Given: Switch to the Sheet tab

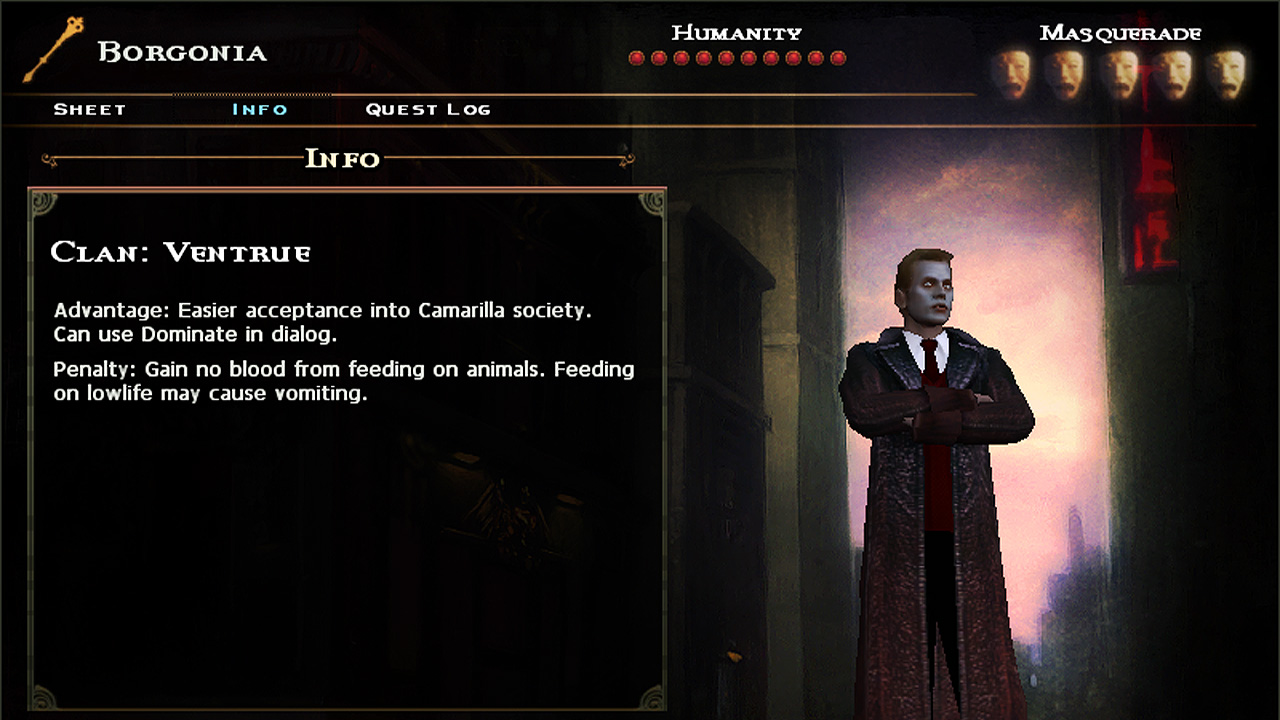Looking at the screenshot, I should click(90, 109).
